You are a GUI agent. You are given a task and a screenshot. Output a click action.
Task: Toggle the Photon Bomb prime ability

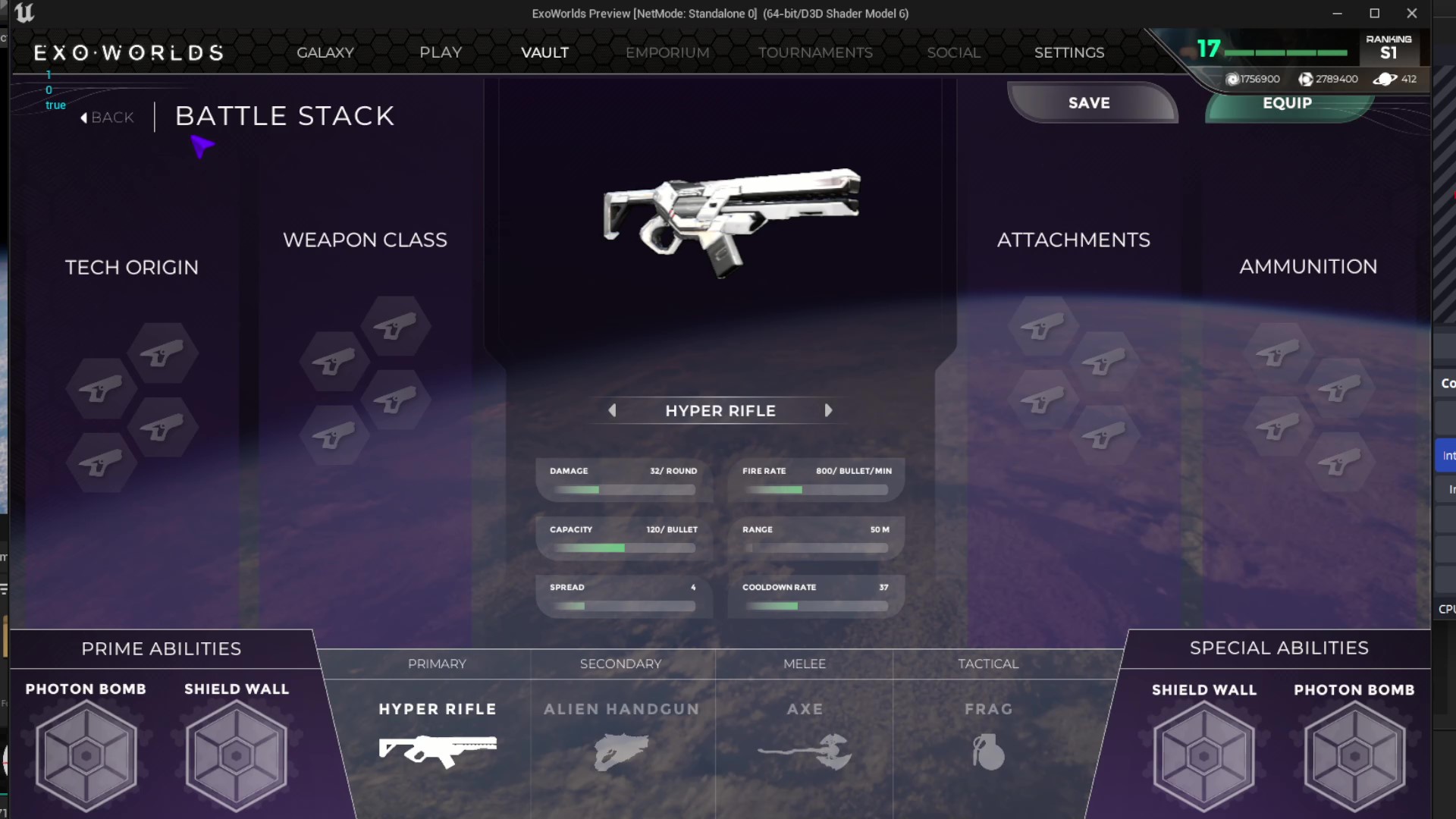pyautogui.click(x=86, y=756)
